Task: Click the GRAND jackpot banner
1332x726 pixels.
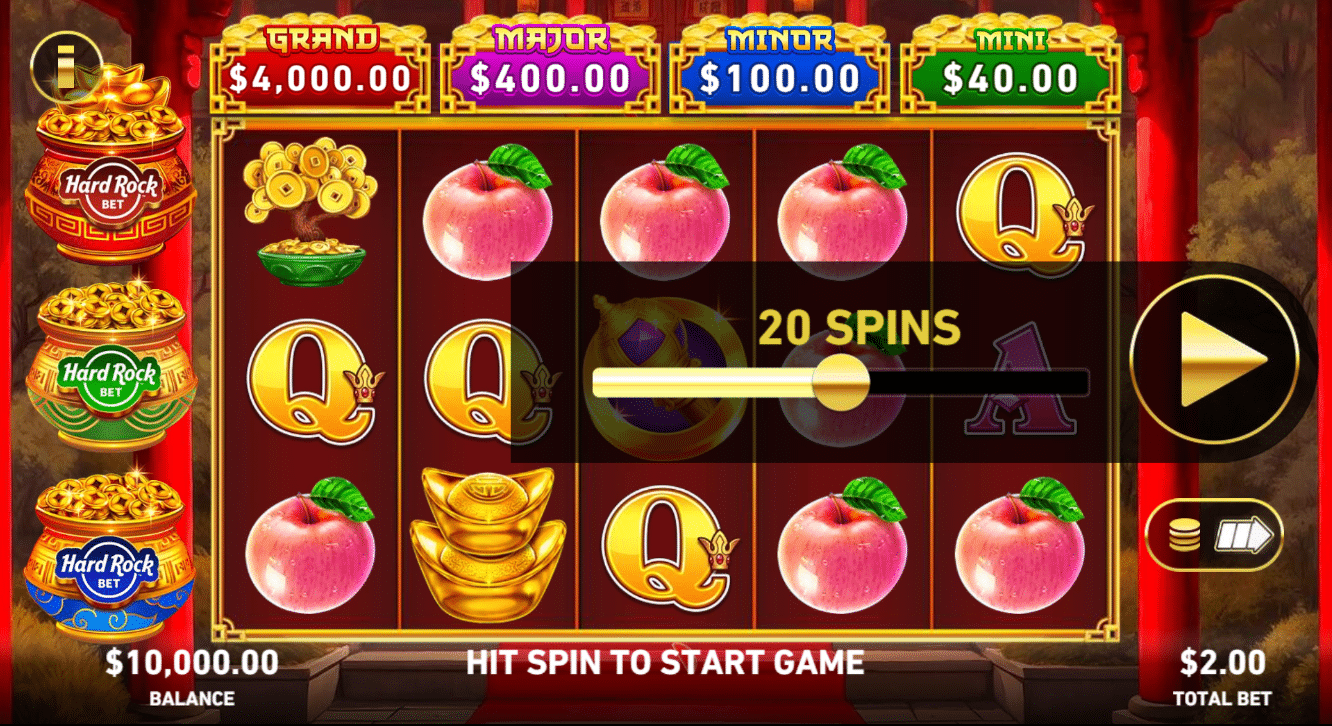Action: pyautogui.click(x=318, y=55)
